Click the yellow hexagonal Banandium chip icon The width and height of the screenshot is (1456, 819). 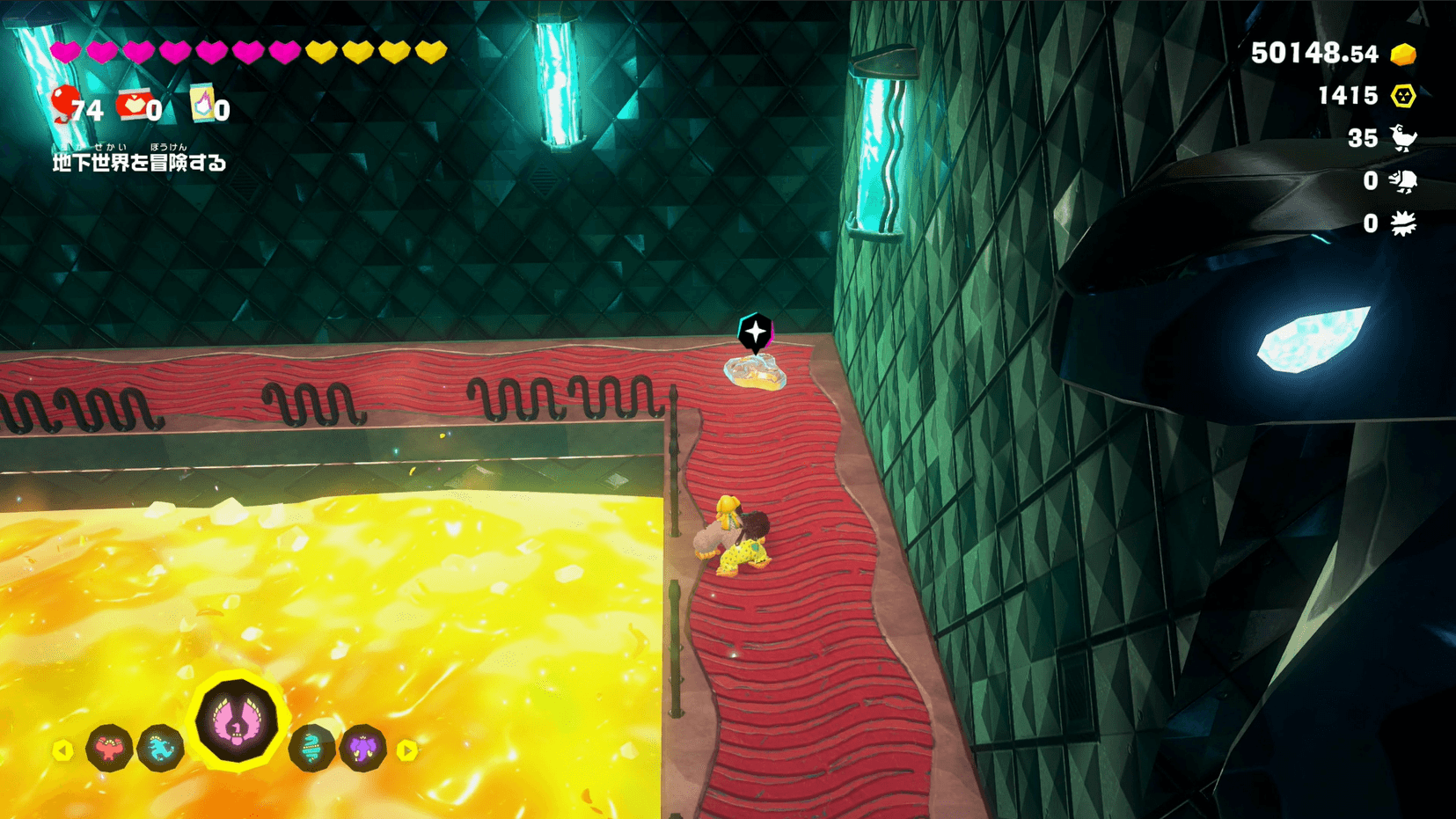[1403, 96]
